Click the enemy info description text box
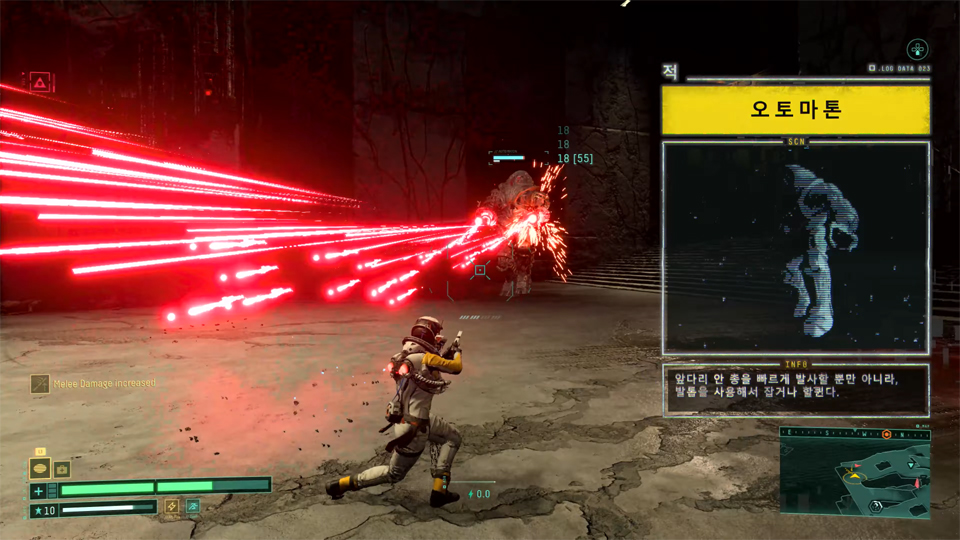 click(796, 389)
